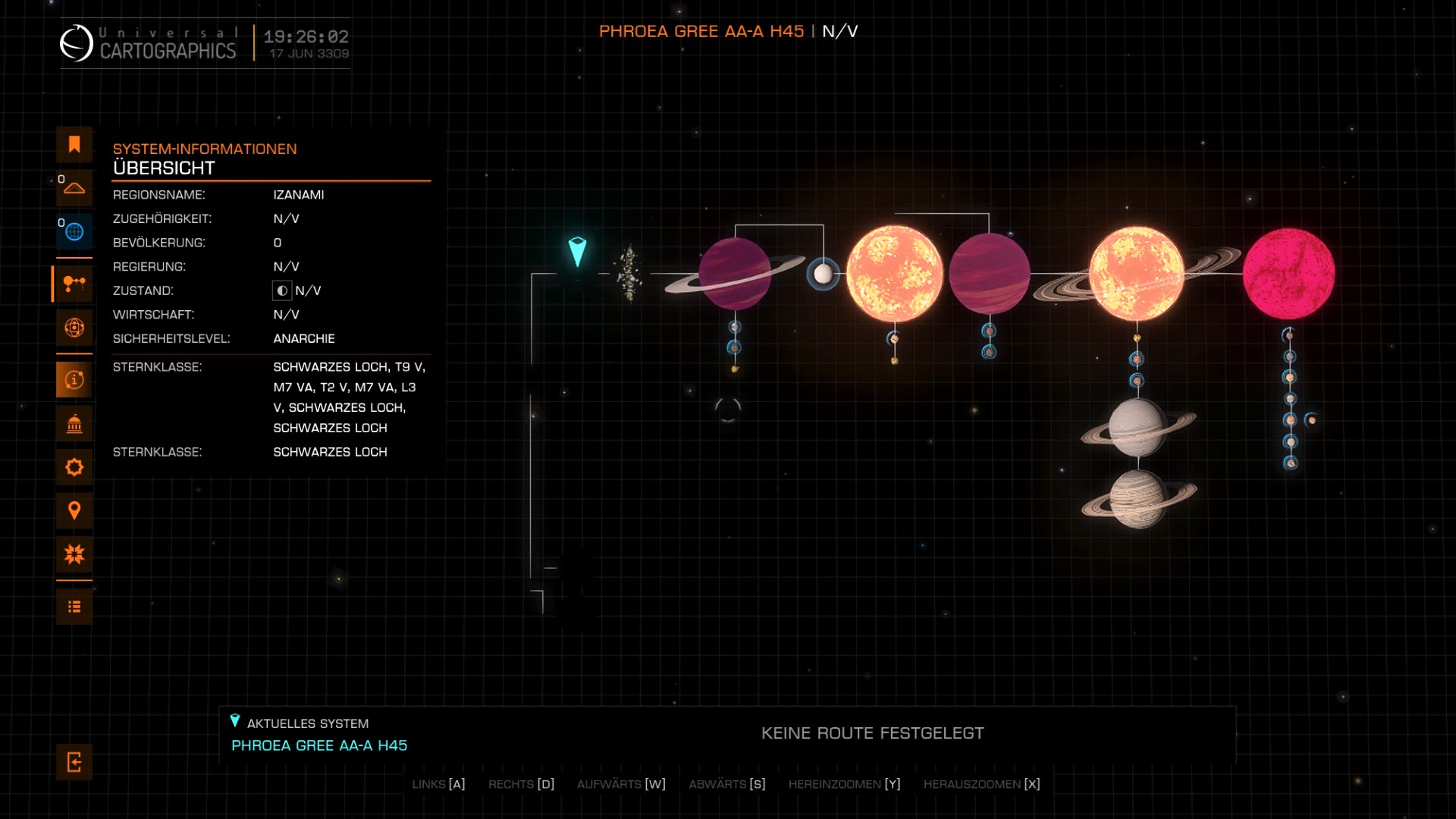Select the cogwheel icon tab
Image resolution: width=1456 pixels, height=819 pixels.
[74, 467]
